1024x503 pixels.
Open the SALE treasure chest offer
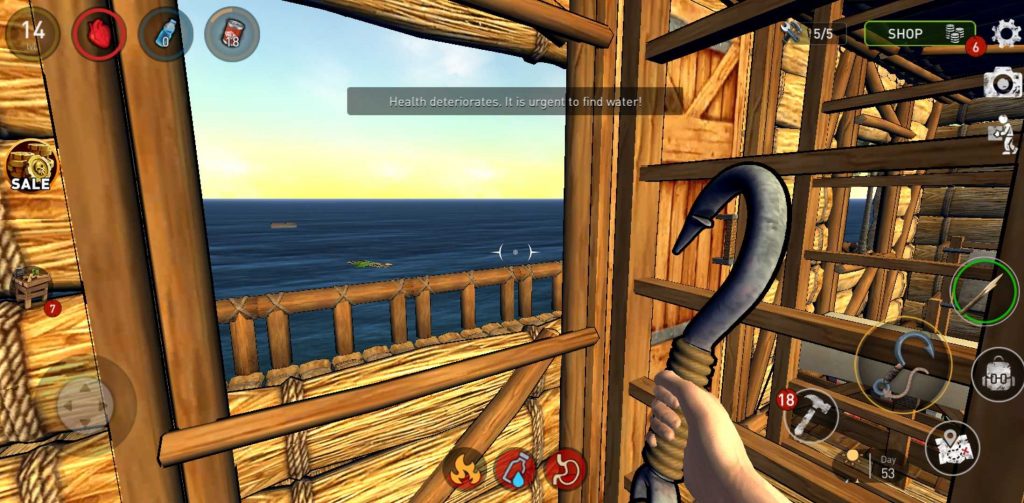tap(30, 165)
